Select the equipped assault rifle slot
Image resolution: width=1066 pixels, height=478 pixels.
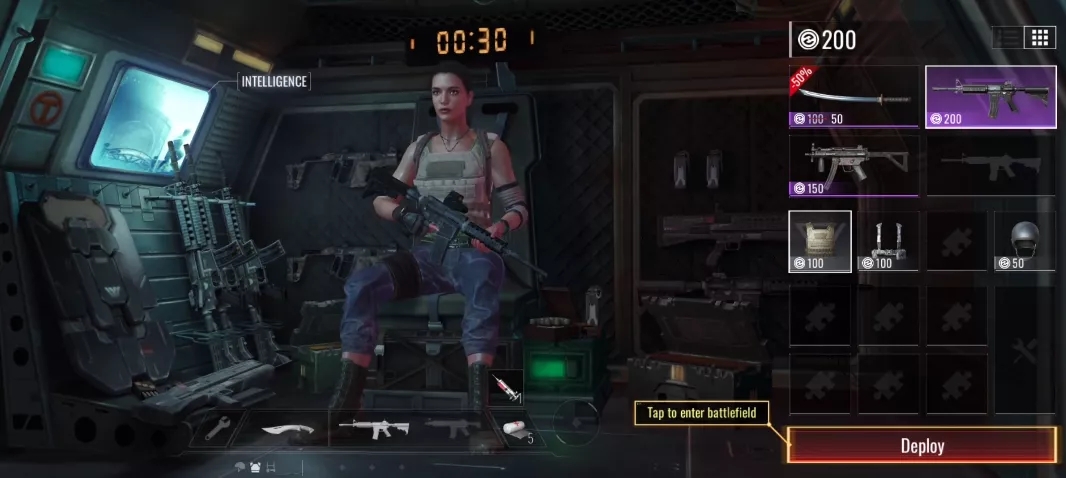[373, 429]
